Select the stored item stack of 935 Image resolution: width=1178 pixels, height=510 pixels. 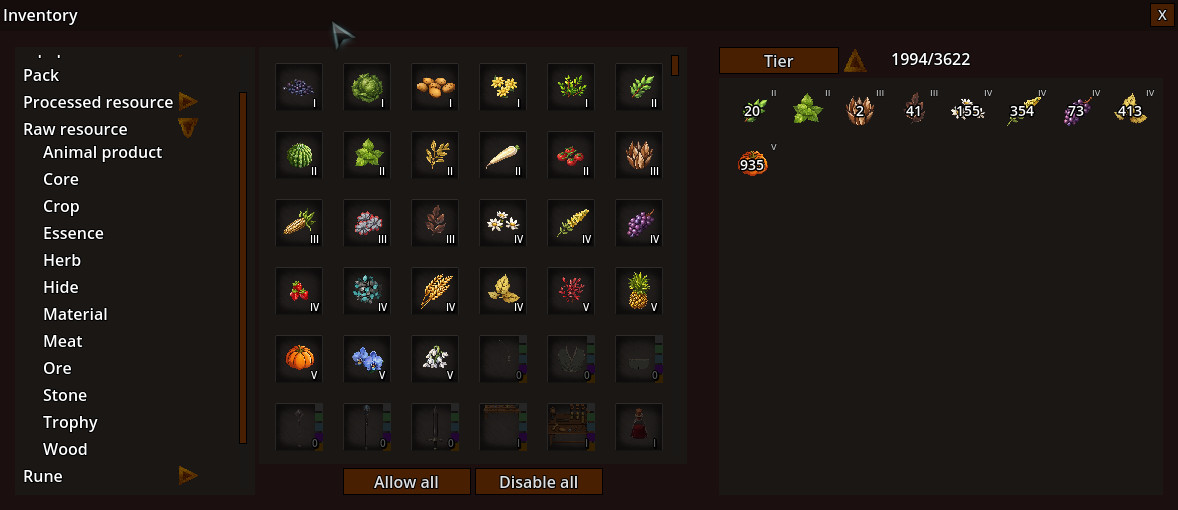tap(752, 163)
